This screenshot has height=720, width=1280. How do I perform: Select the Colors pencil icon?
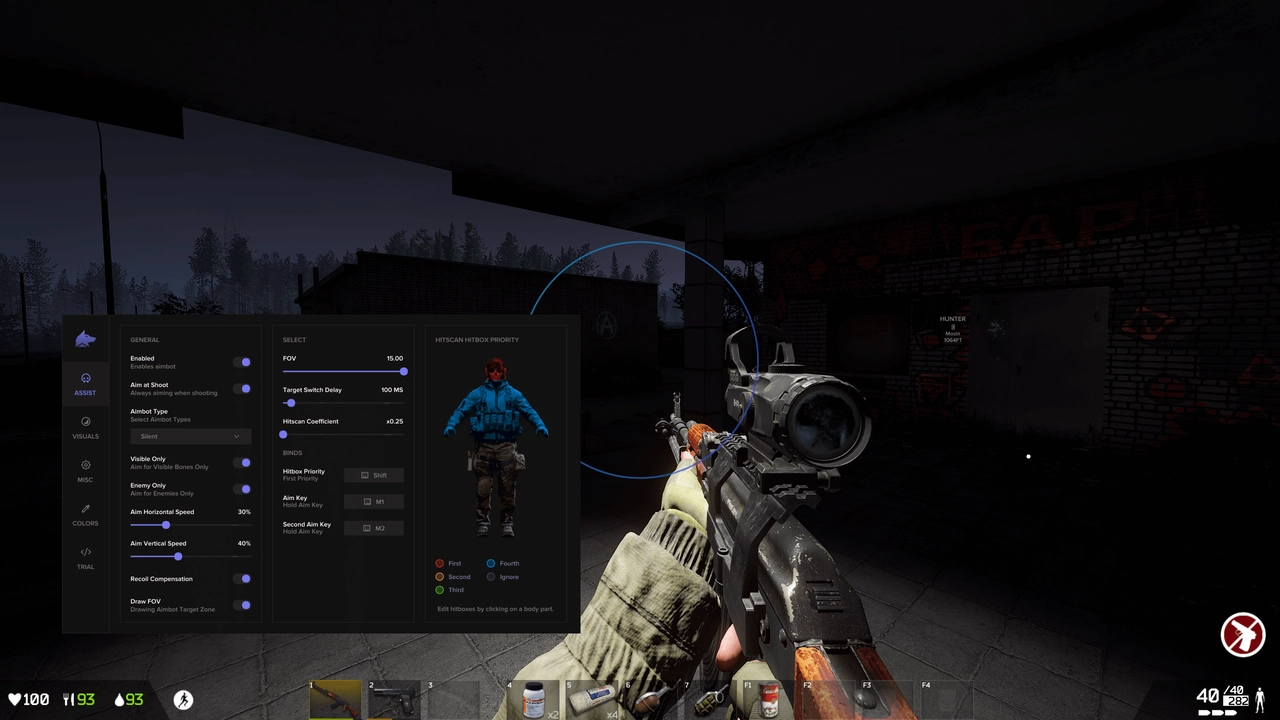click(85, 509)
